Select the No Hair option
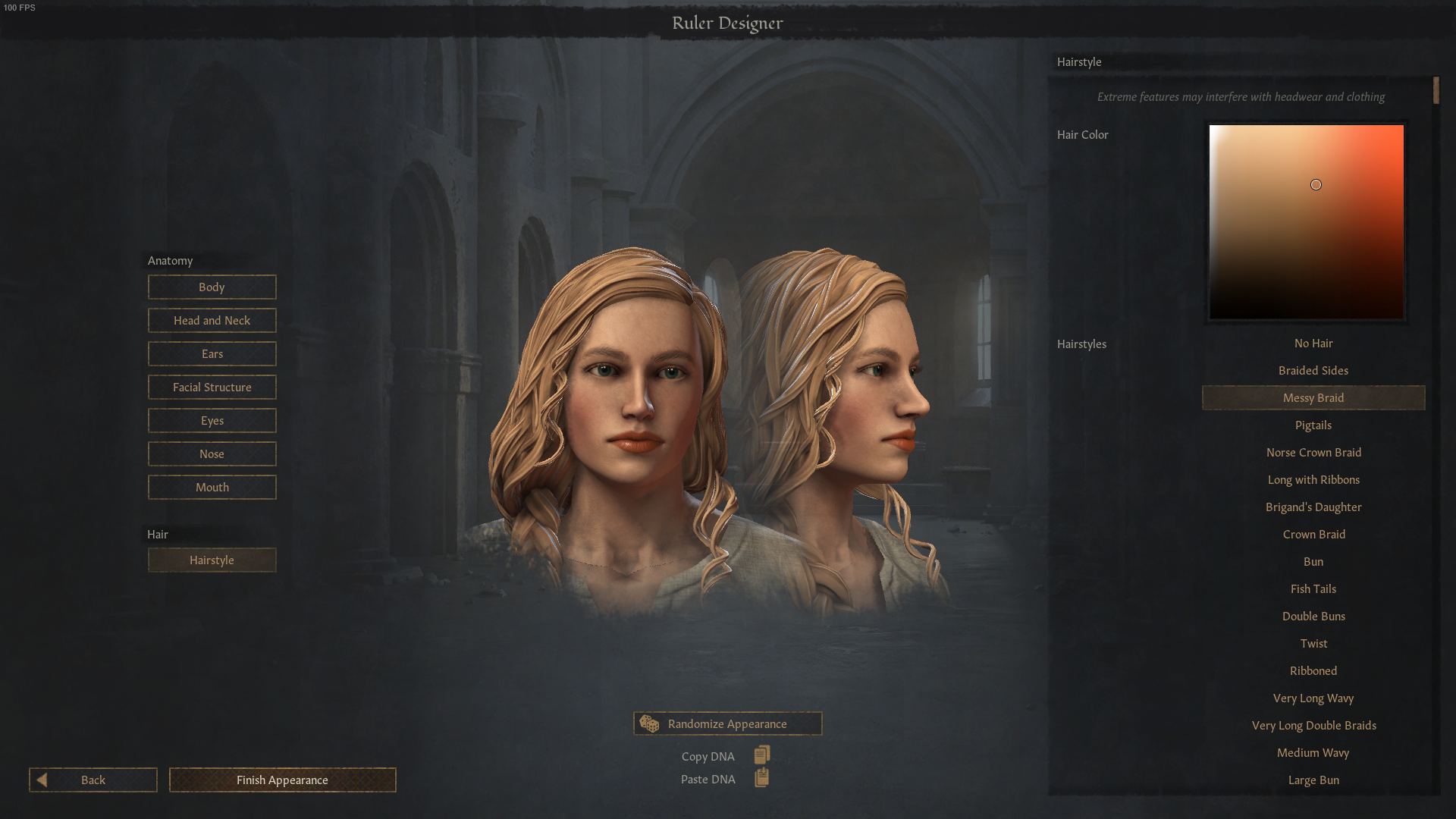Image resolution: width=1456 pixels, height=819 pixels. point(1313,343)
